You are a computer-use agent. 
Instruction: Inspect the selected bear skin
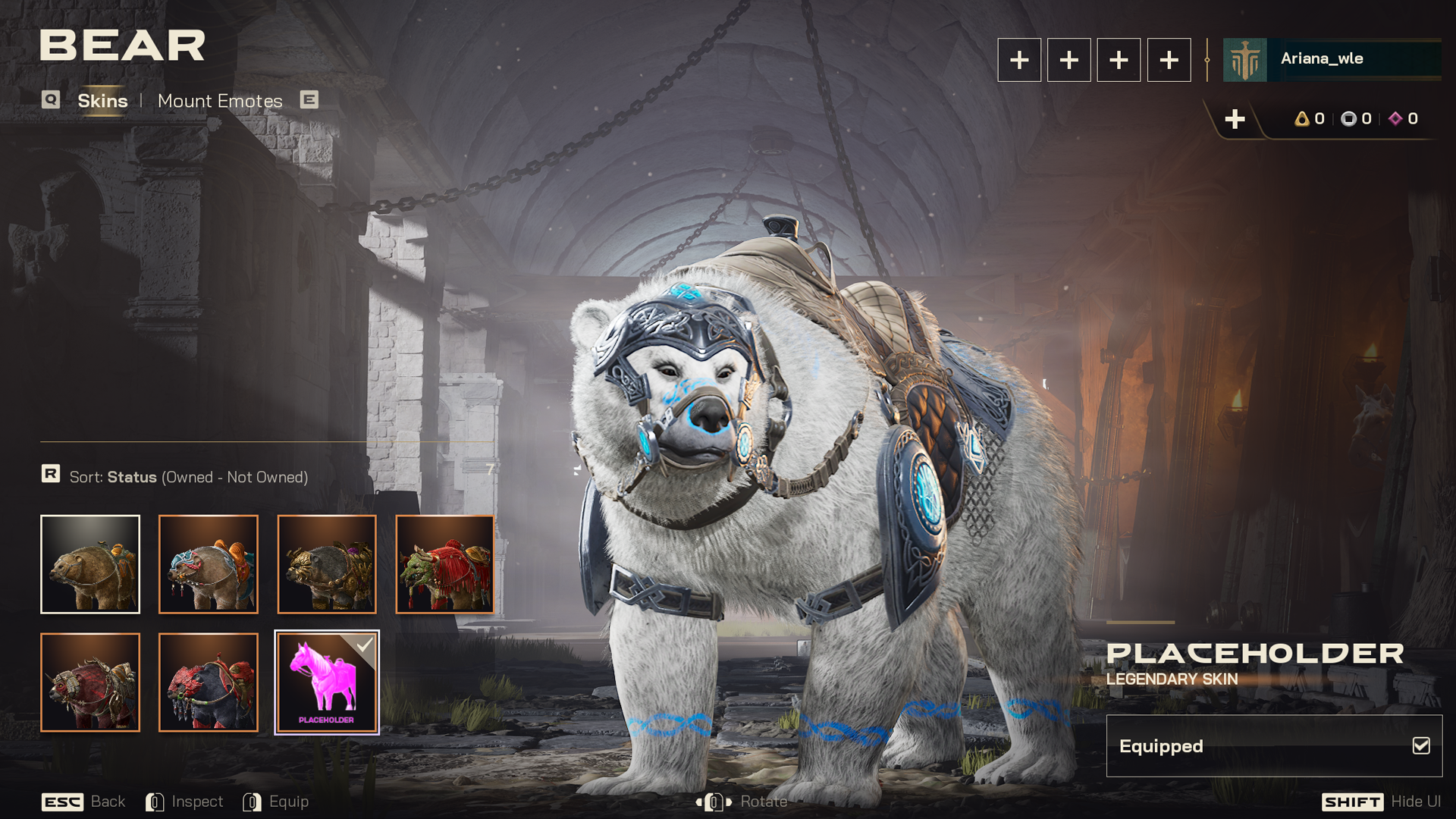coord(185,802)
